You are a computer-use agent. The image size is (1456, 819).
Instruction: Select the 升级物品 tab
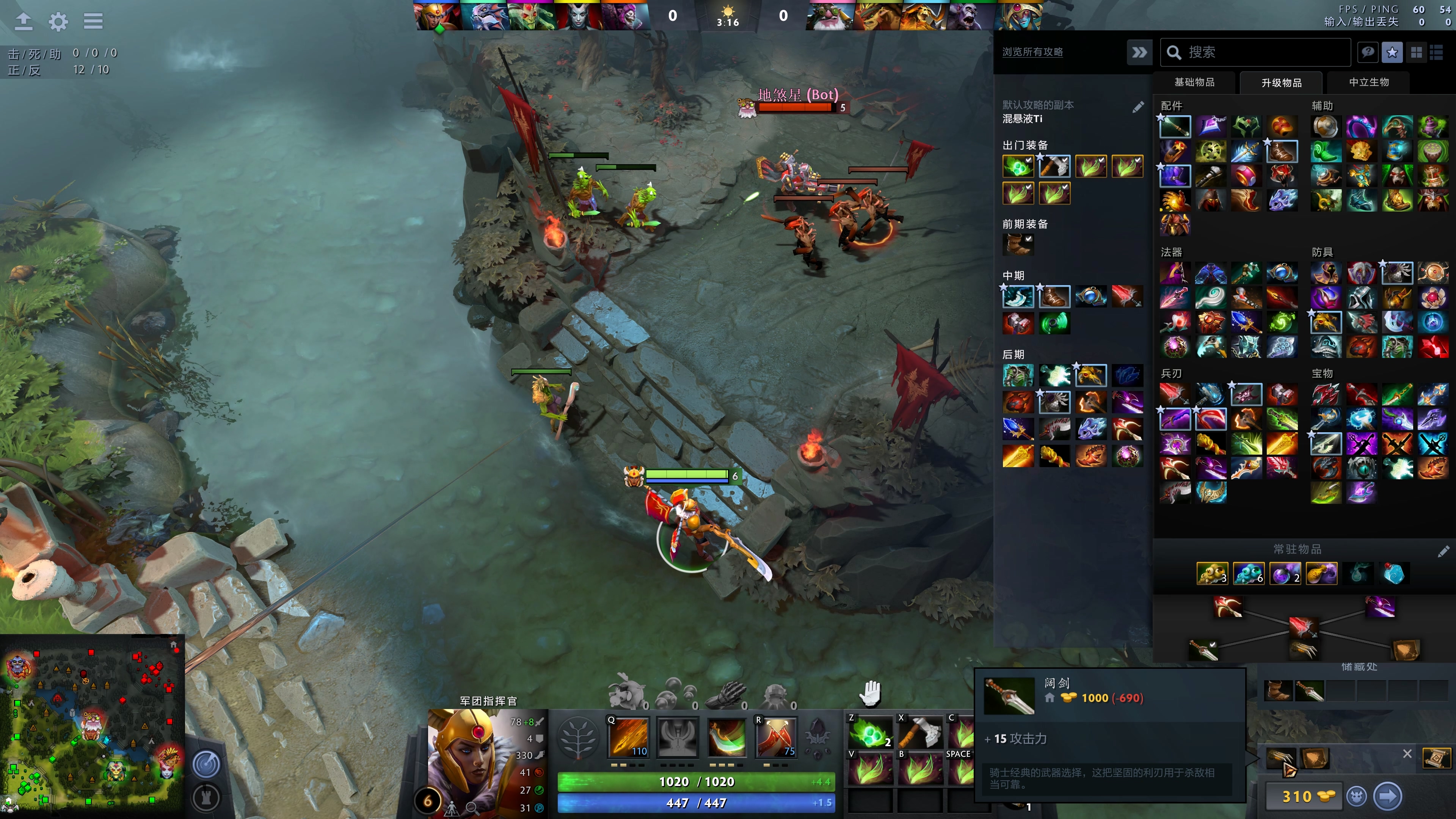click(x=1281, y=83)
